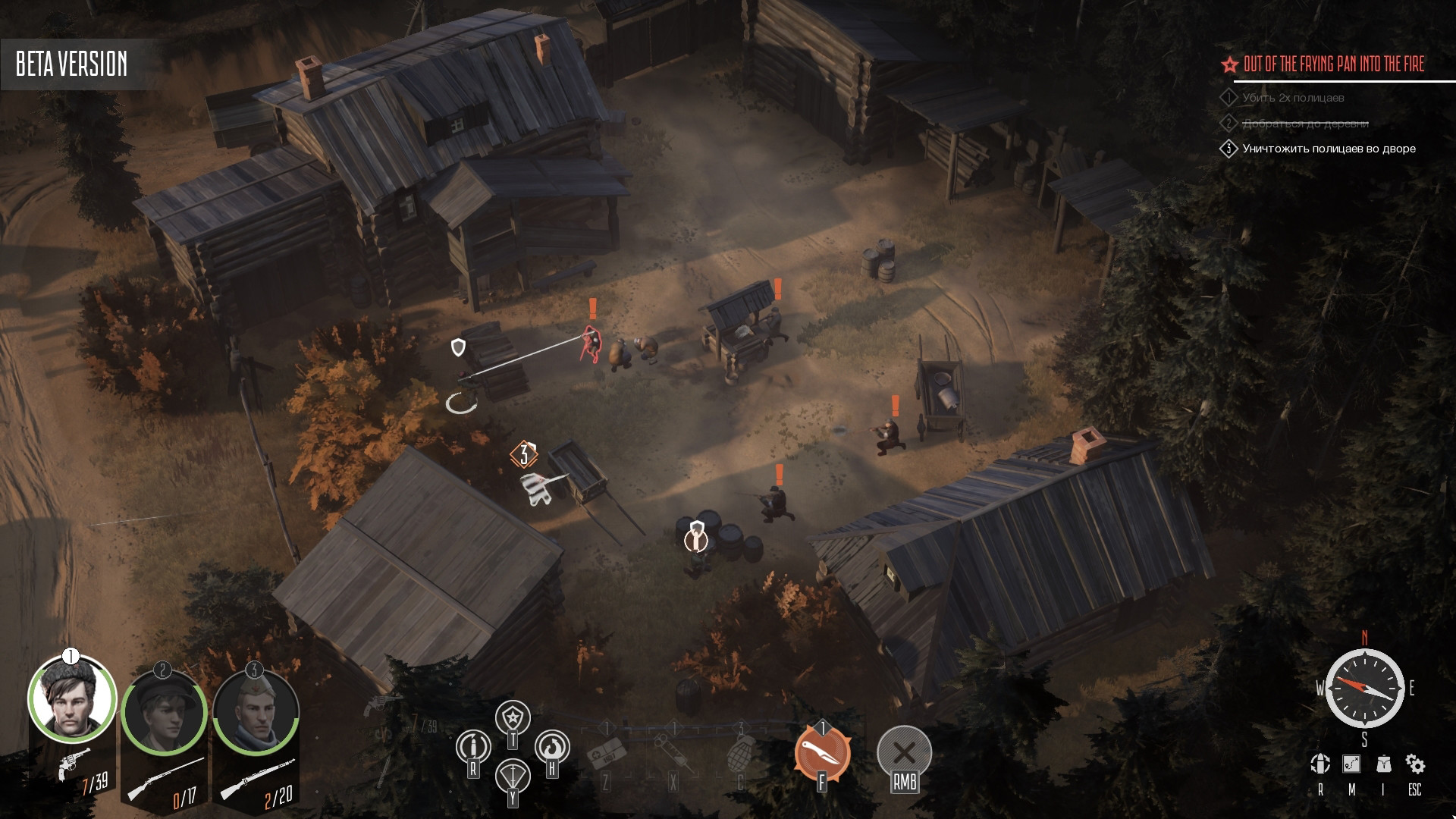Select the grenade slot
The image size is (1456, 819).
[x=741, y=755]
